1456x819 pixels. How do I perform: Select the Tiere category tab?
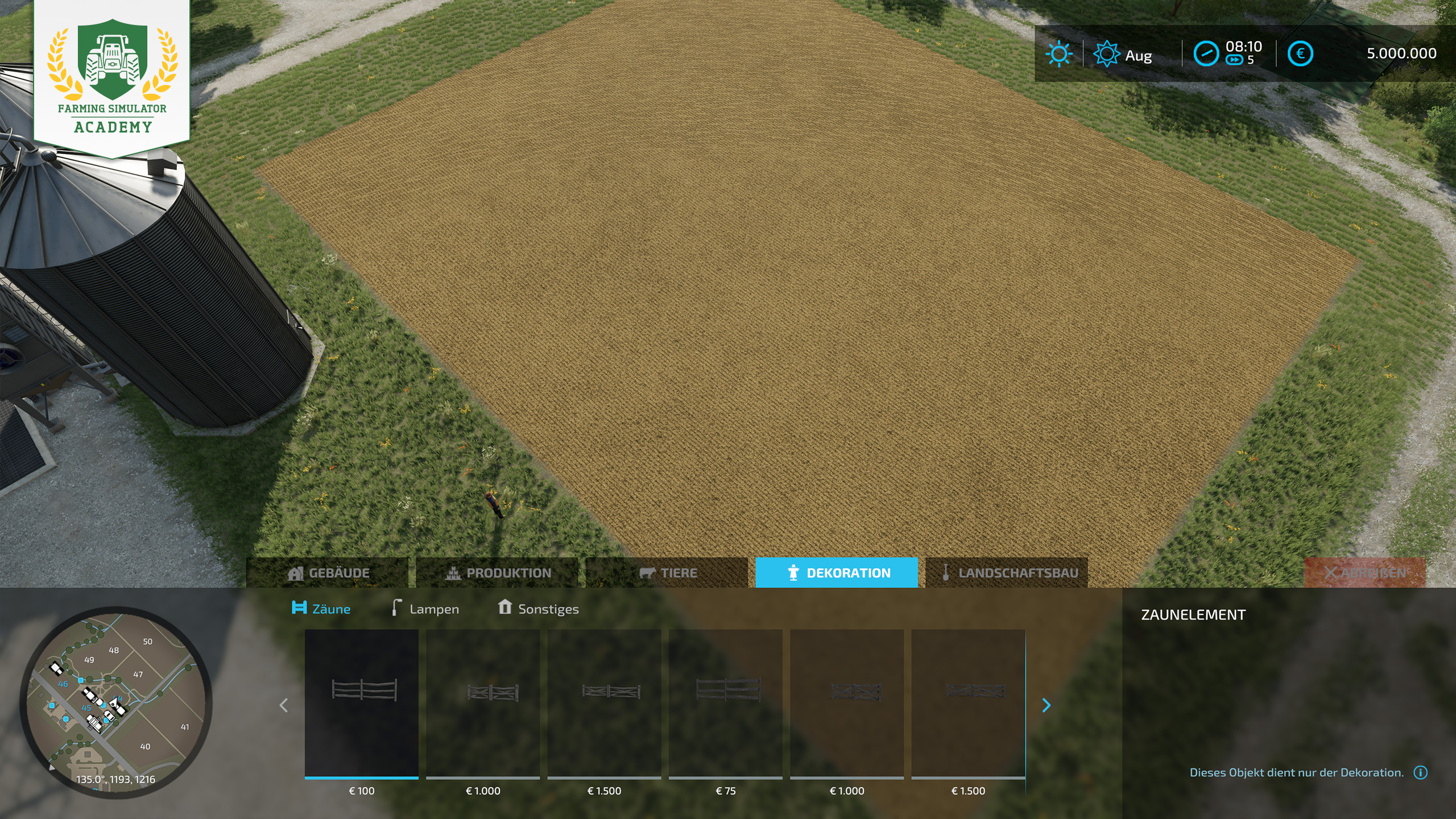(x=667, y=573)
